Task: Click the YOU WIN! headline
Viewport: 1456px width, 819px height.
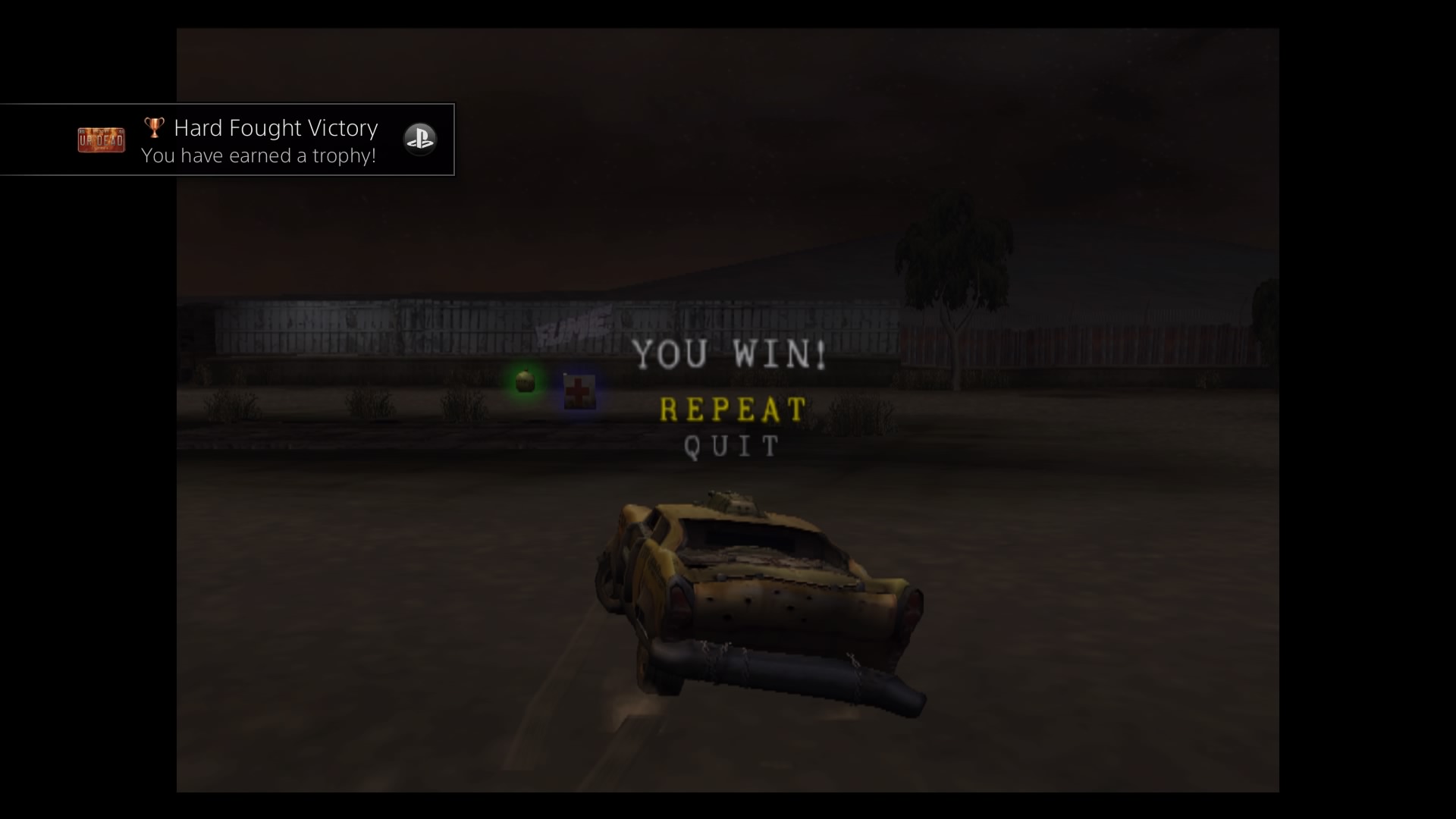Action: click(x=730, y=355)
